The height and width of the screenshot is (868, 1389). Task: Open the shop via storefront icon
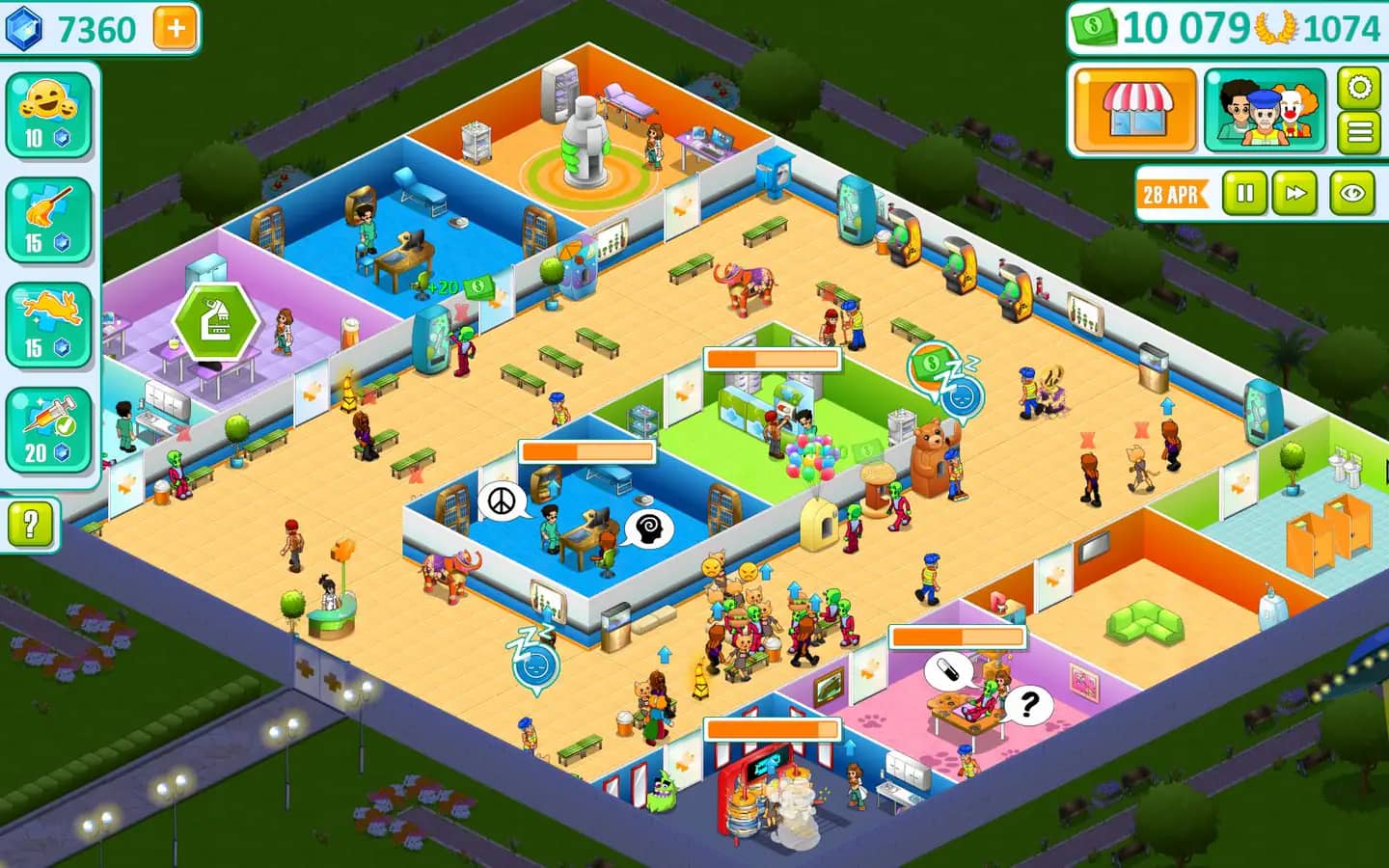point(1136,110)
